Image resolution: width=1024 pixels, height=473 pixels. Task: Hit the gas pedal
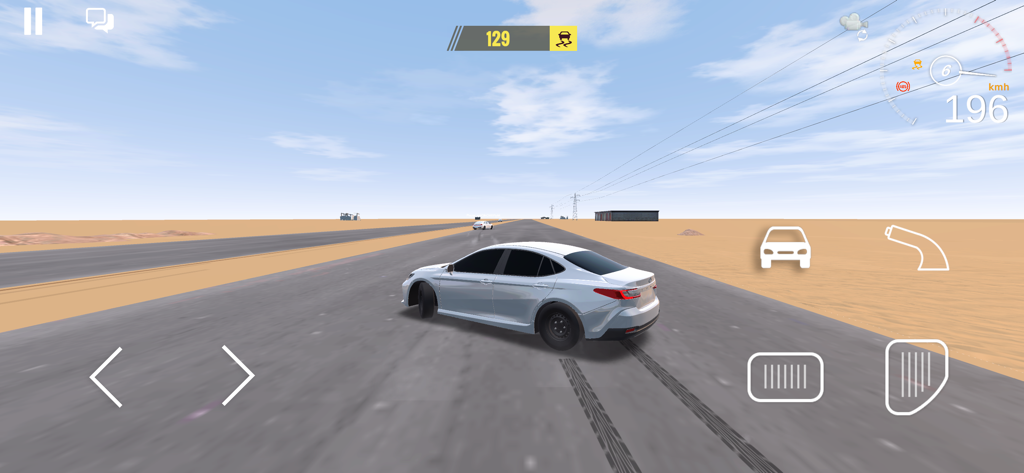(915, 376)
